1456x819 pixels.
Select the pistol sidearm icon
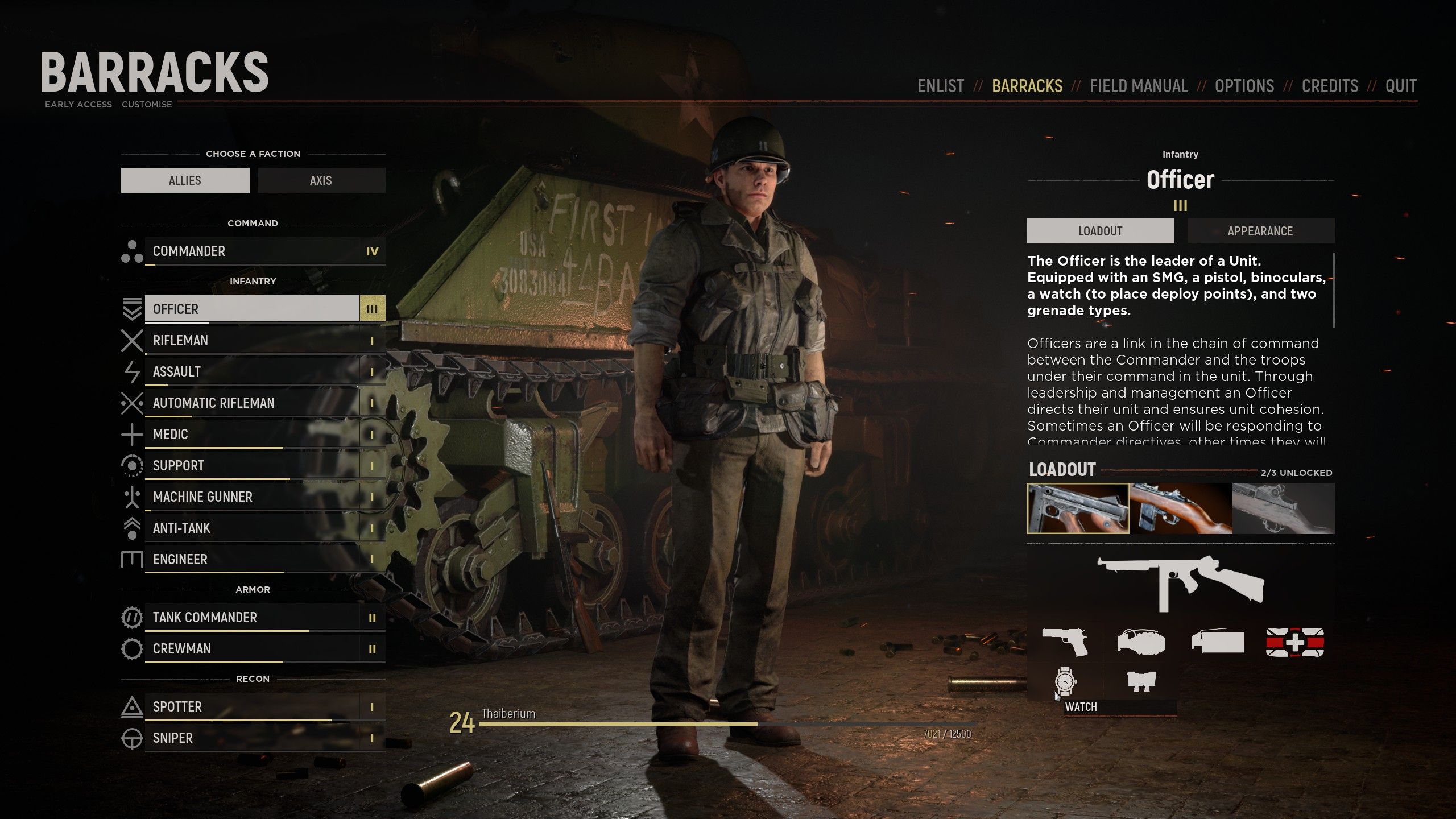click(1065, 642)
